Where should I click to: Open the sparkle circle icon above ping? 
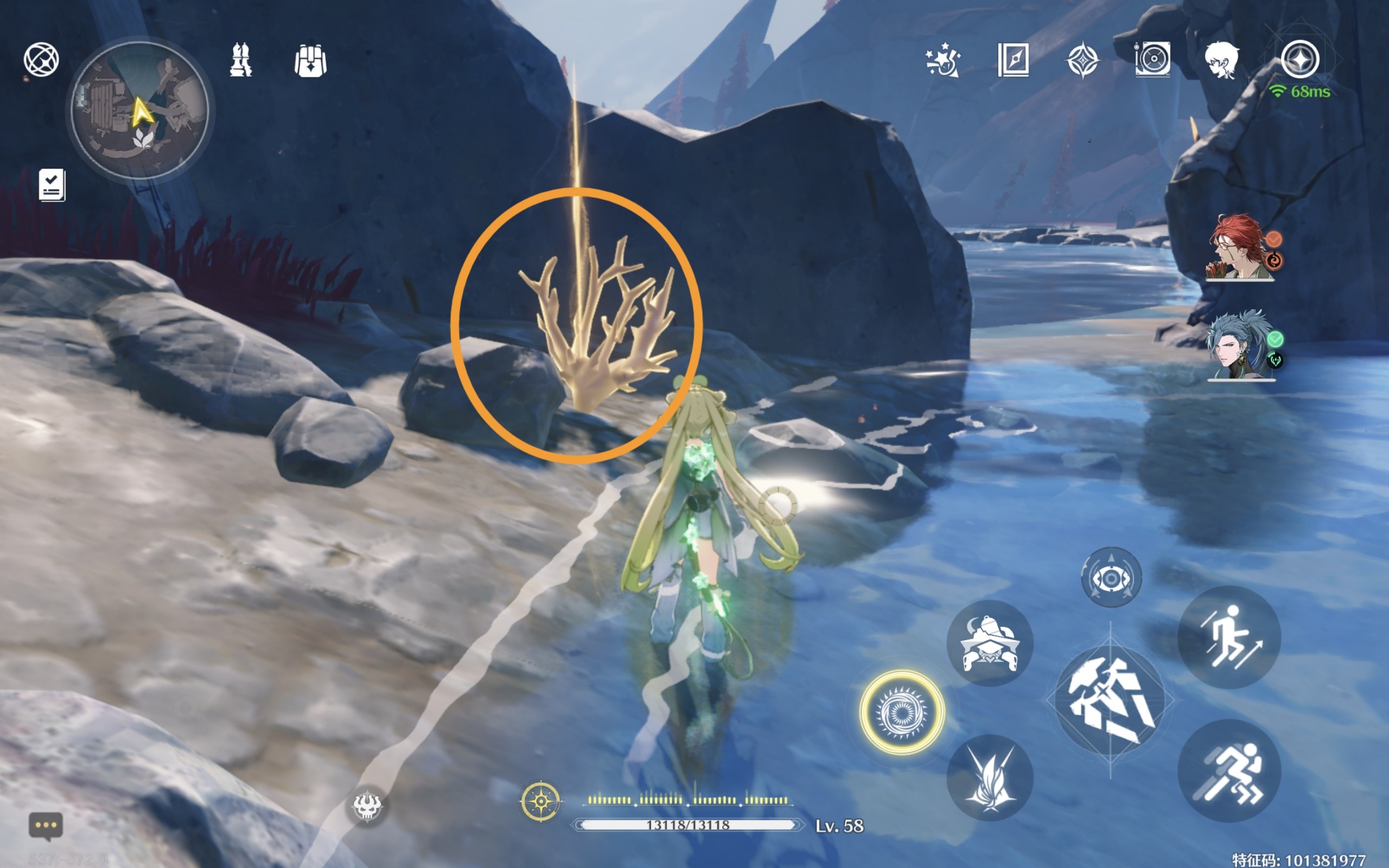[x=1300, y=59]
